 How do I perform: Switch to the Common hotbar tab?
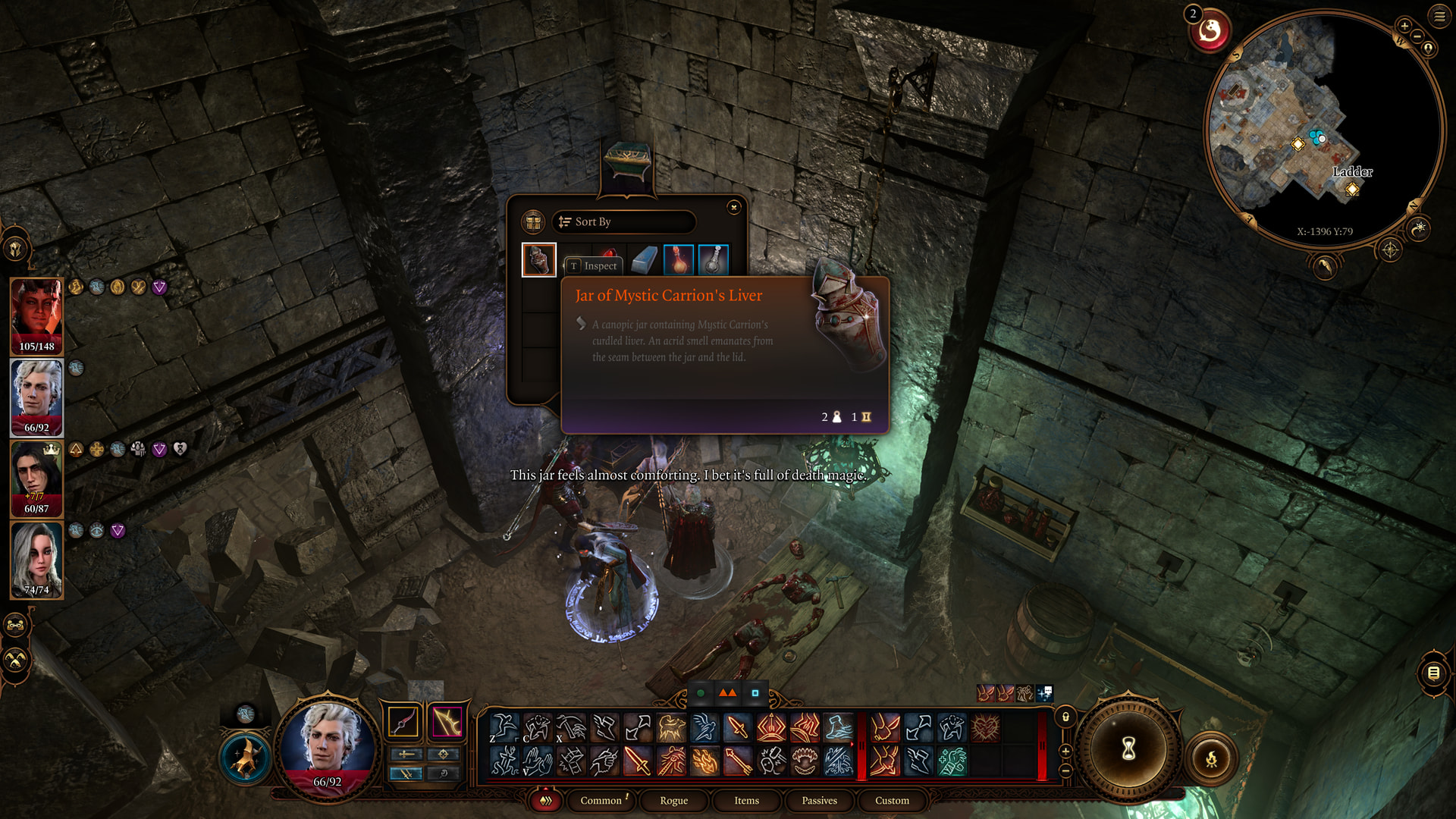(x=601, y=800)
